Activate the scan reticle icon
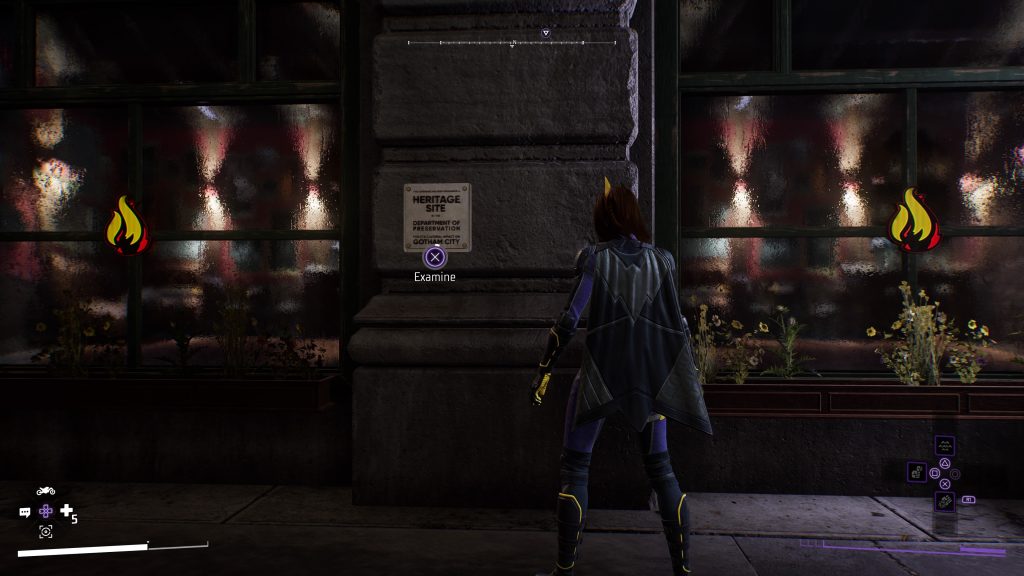Screen dimensions: 1024x576 coord(45,532)
